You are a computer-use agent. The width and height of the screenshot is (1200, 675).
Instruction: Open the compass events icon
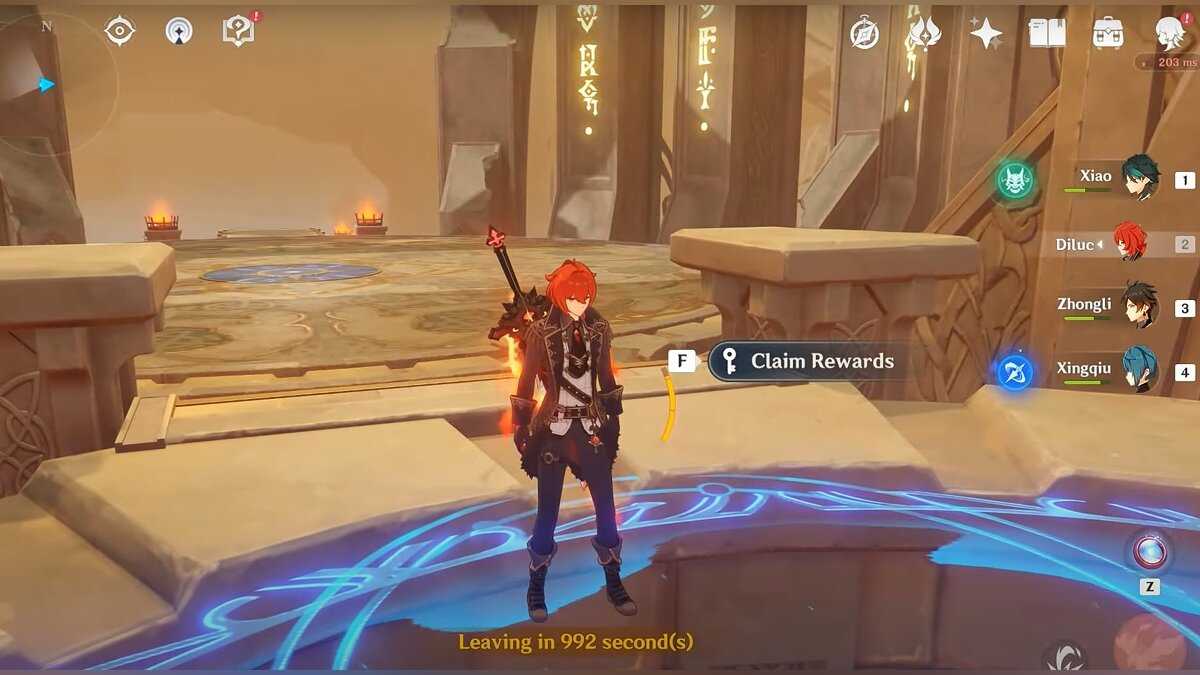point(864,33)
